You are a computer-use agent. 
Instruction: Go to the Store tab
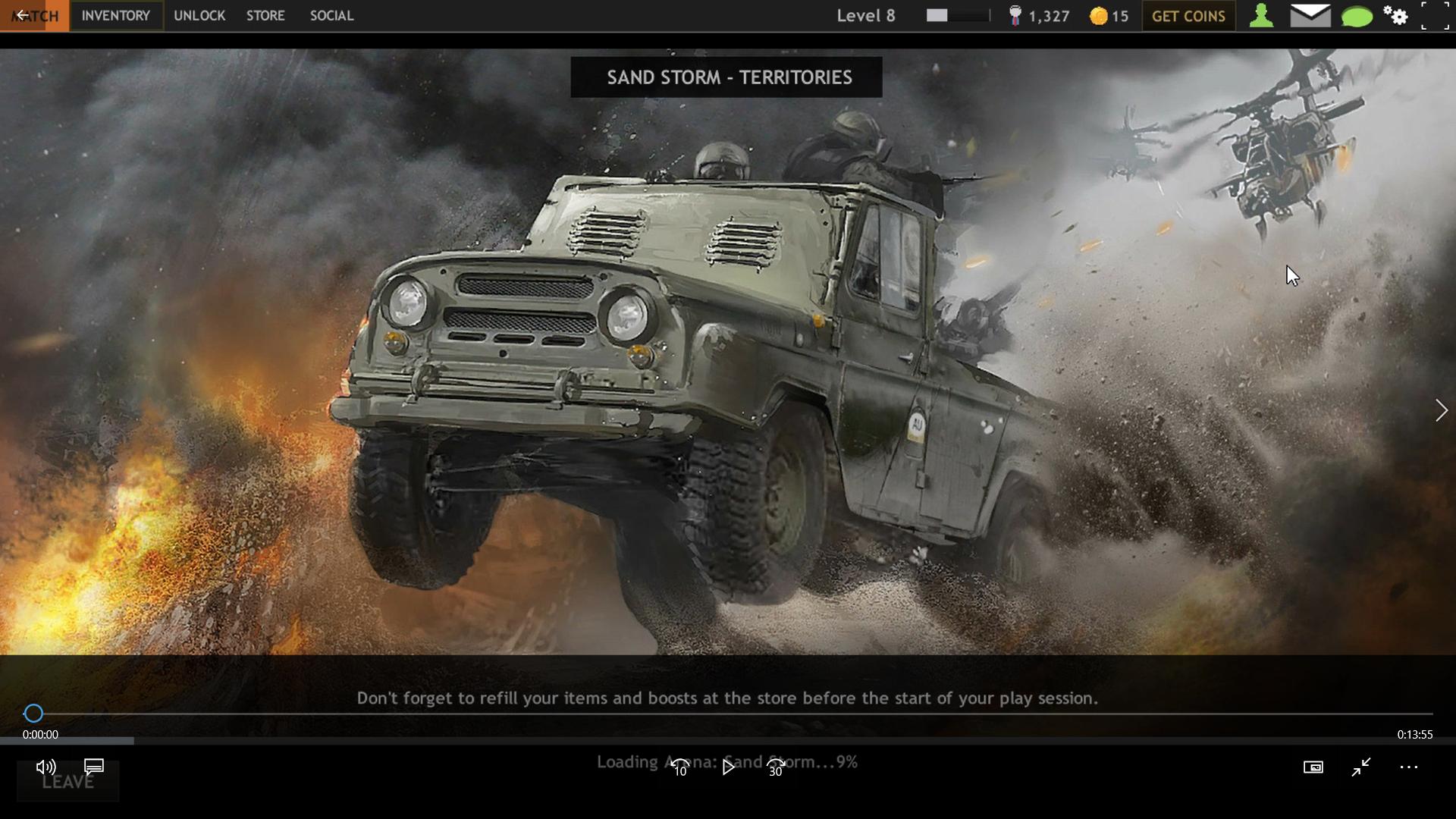(x=265, y=16)
